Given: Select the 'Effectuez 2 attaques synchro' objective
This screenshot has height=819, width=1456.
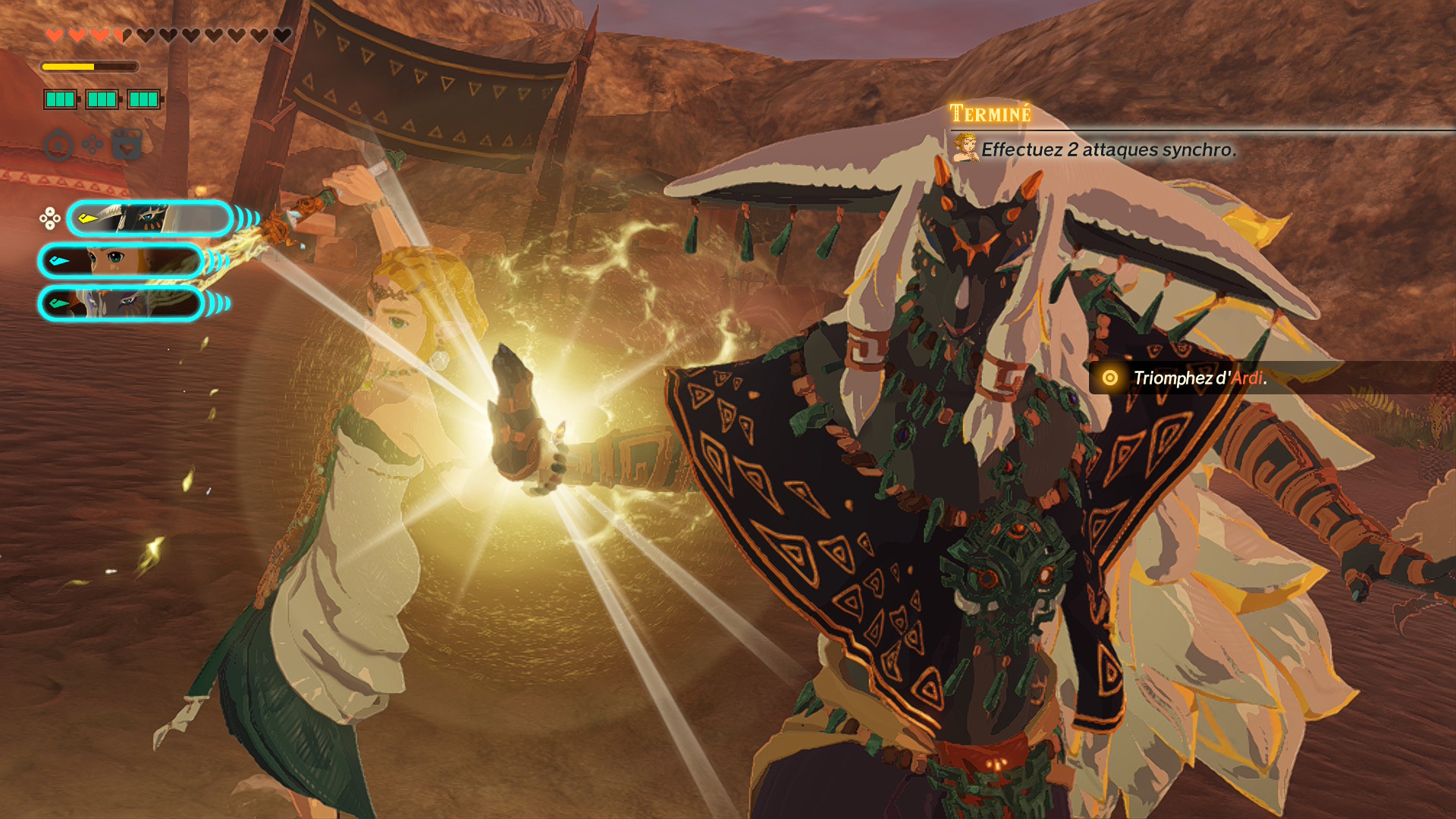Looking at the screenshot, I should (1108, 149).
